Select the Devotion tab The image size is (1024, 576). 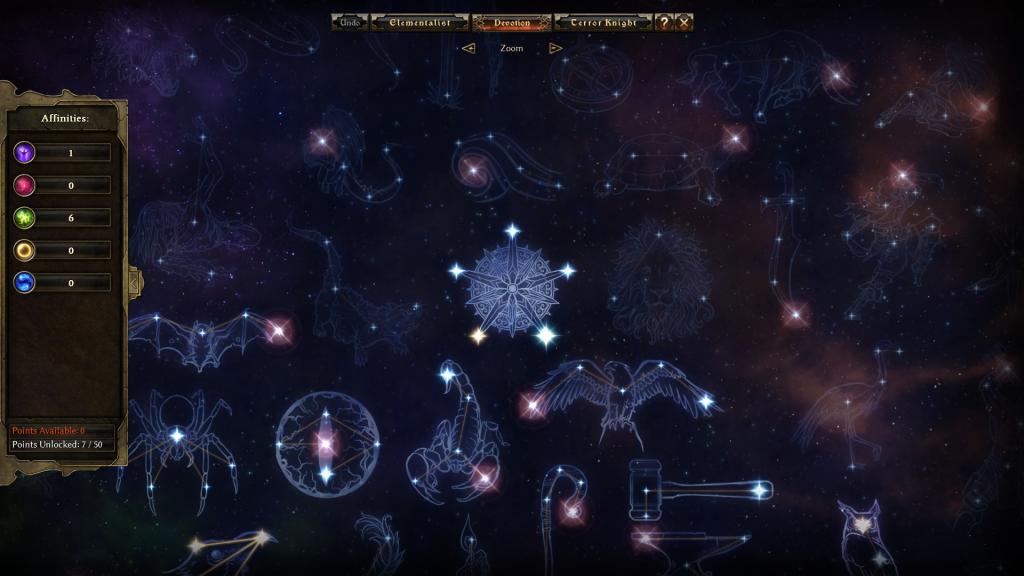[511, 22]
